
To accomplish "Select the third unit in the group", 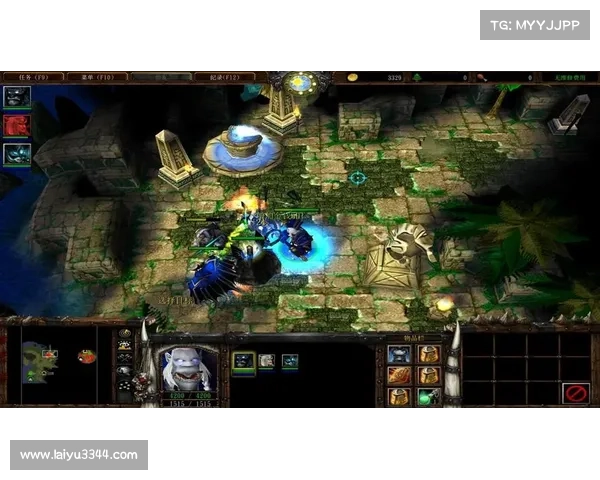I will point(290,361).
